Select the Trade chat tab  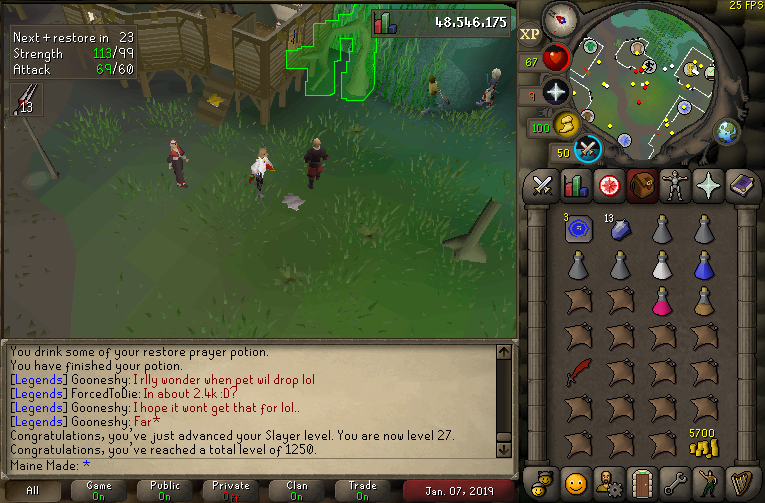tap(363, 490)
